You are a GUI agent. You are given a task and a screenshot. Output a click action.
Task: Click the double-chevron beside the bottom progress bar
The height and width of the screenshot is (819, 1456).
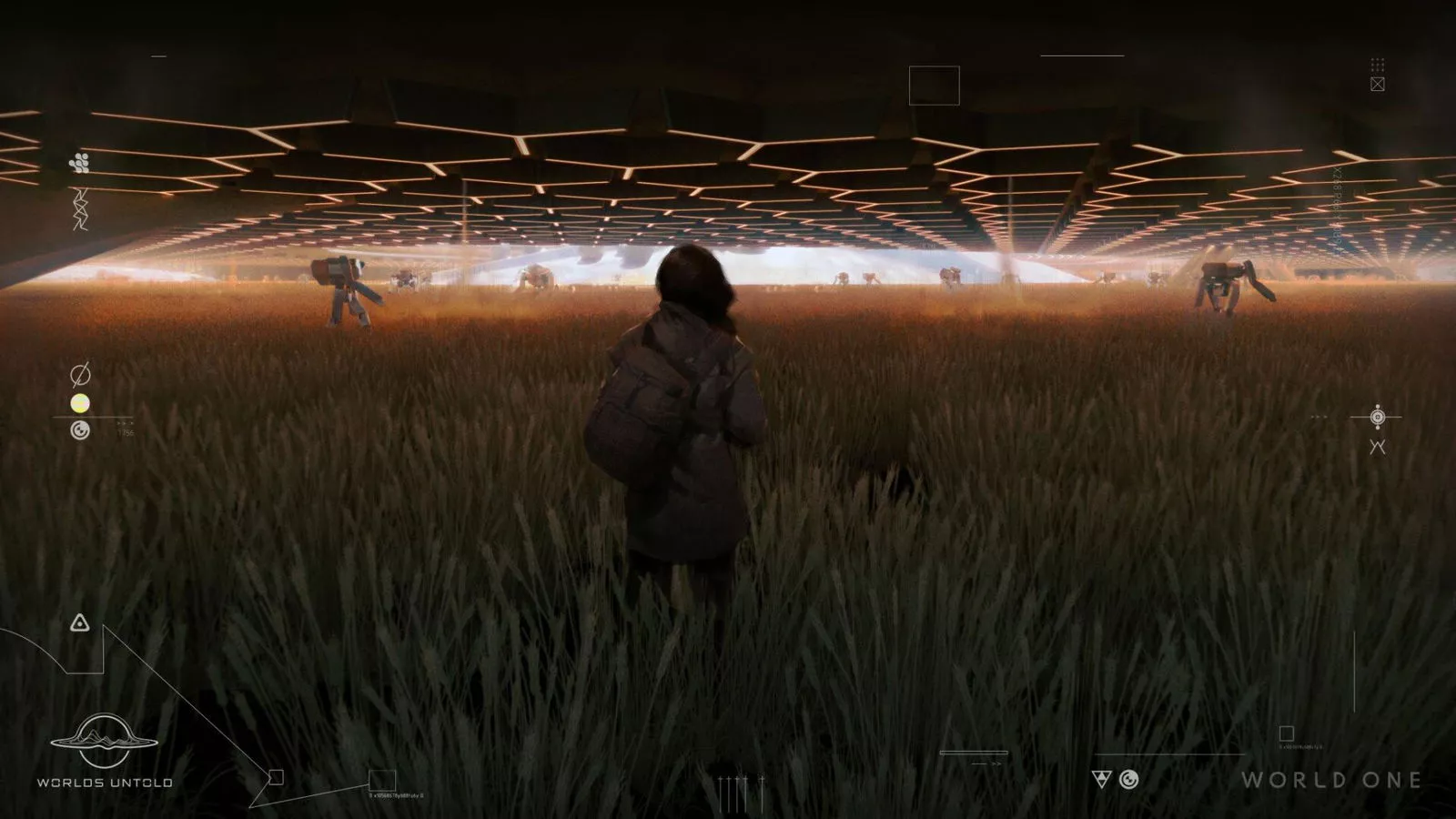click(x=996, y=763)
